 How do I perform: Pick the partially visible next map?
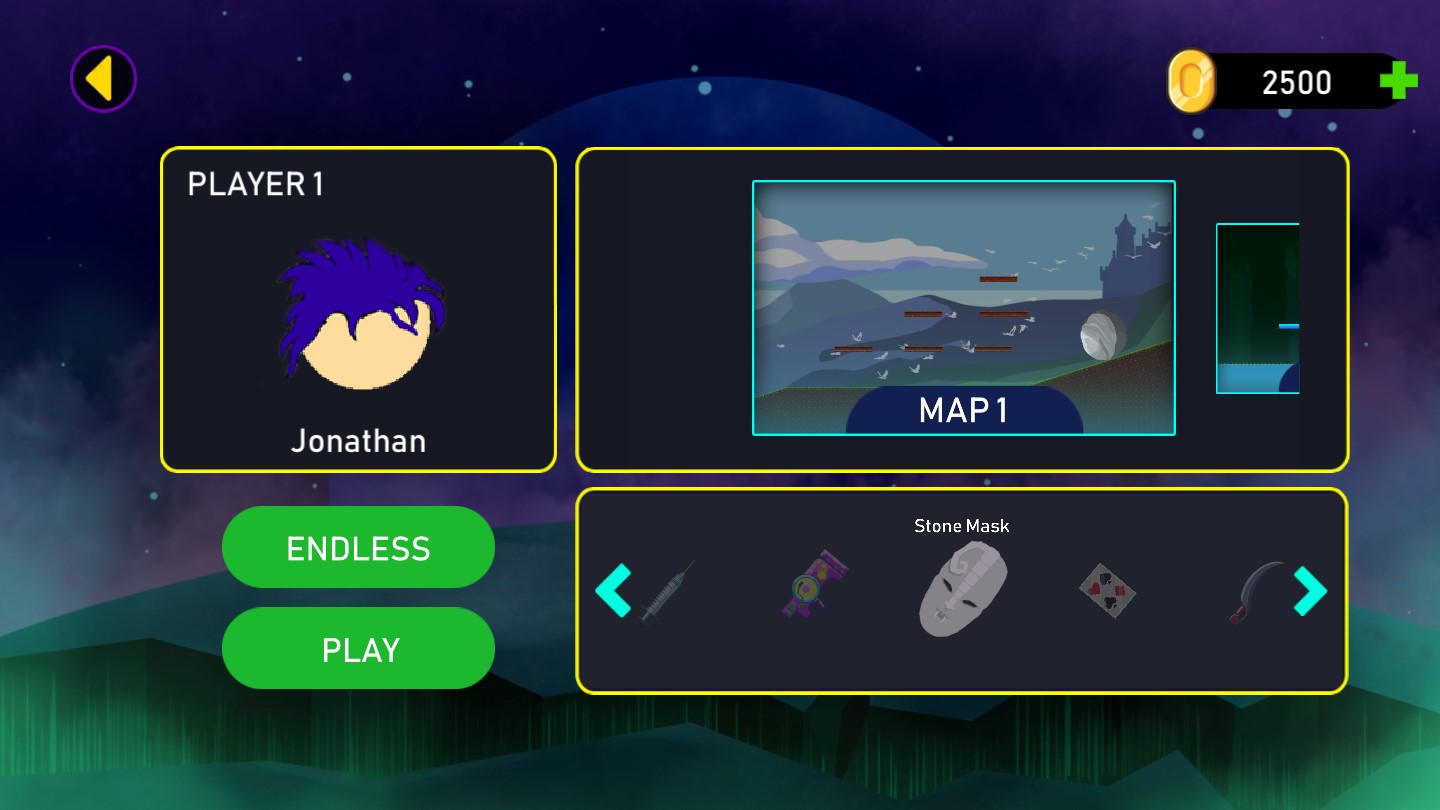1258,308
